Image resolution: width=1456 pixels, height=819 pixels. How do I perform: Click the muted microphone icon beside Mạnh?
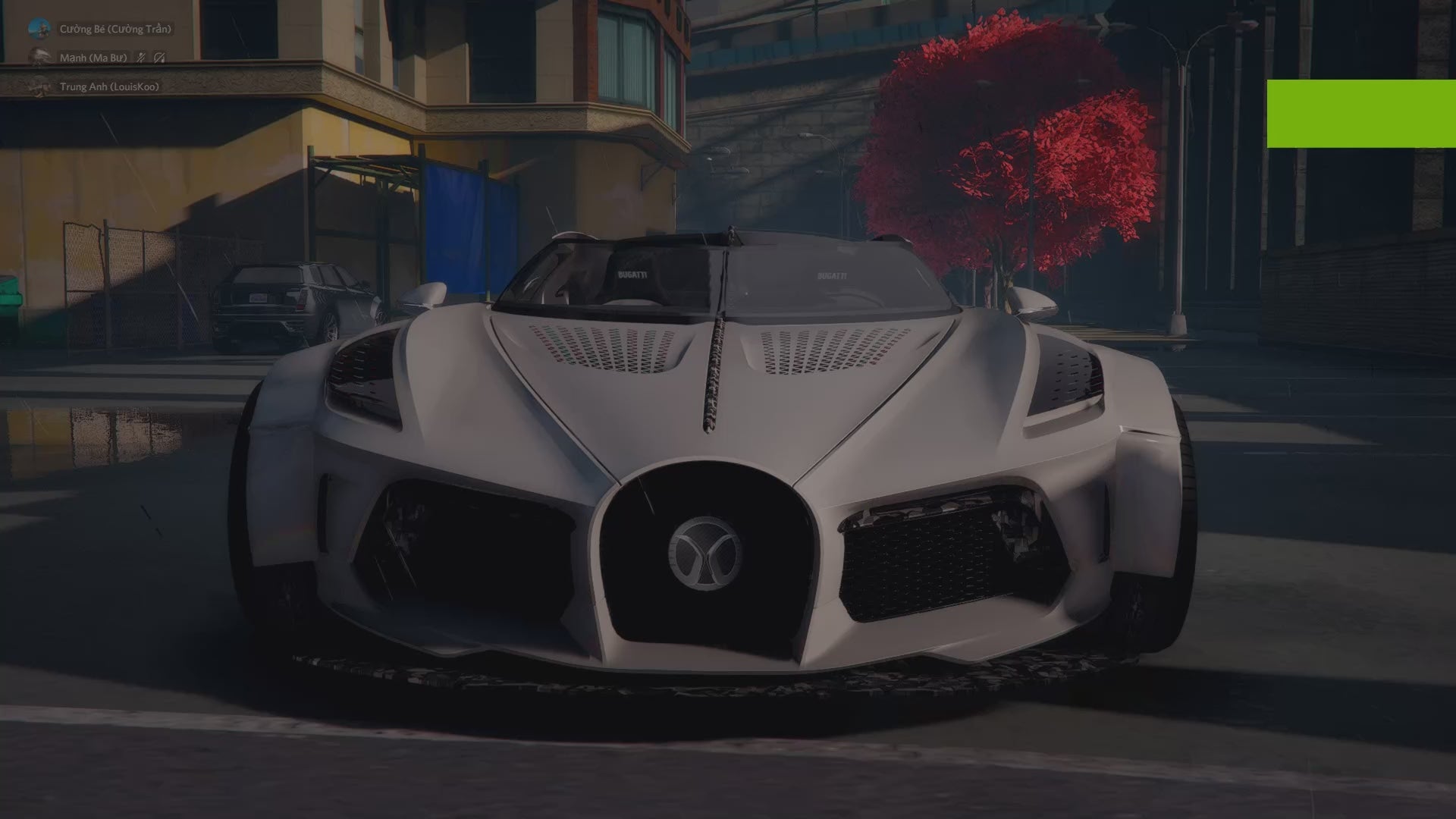tap(140, 57)
